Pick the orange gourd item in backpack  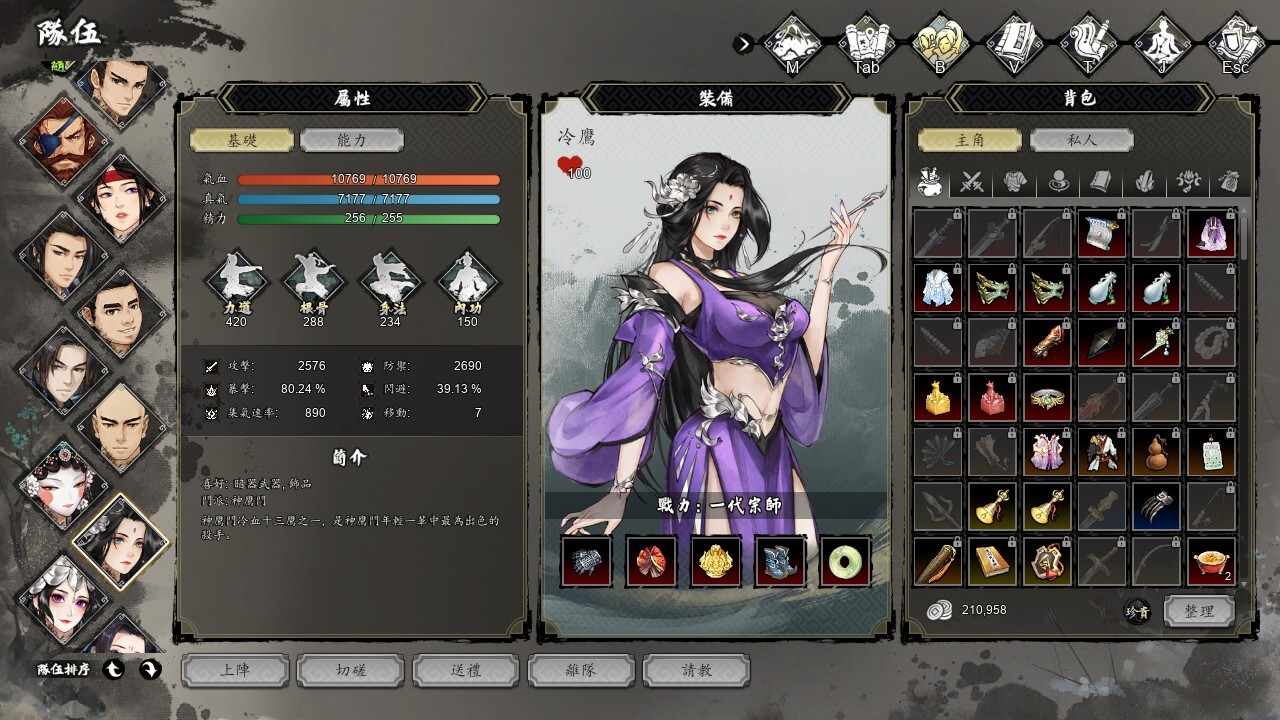click(x=1156, y=452)
